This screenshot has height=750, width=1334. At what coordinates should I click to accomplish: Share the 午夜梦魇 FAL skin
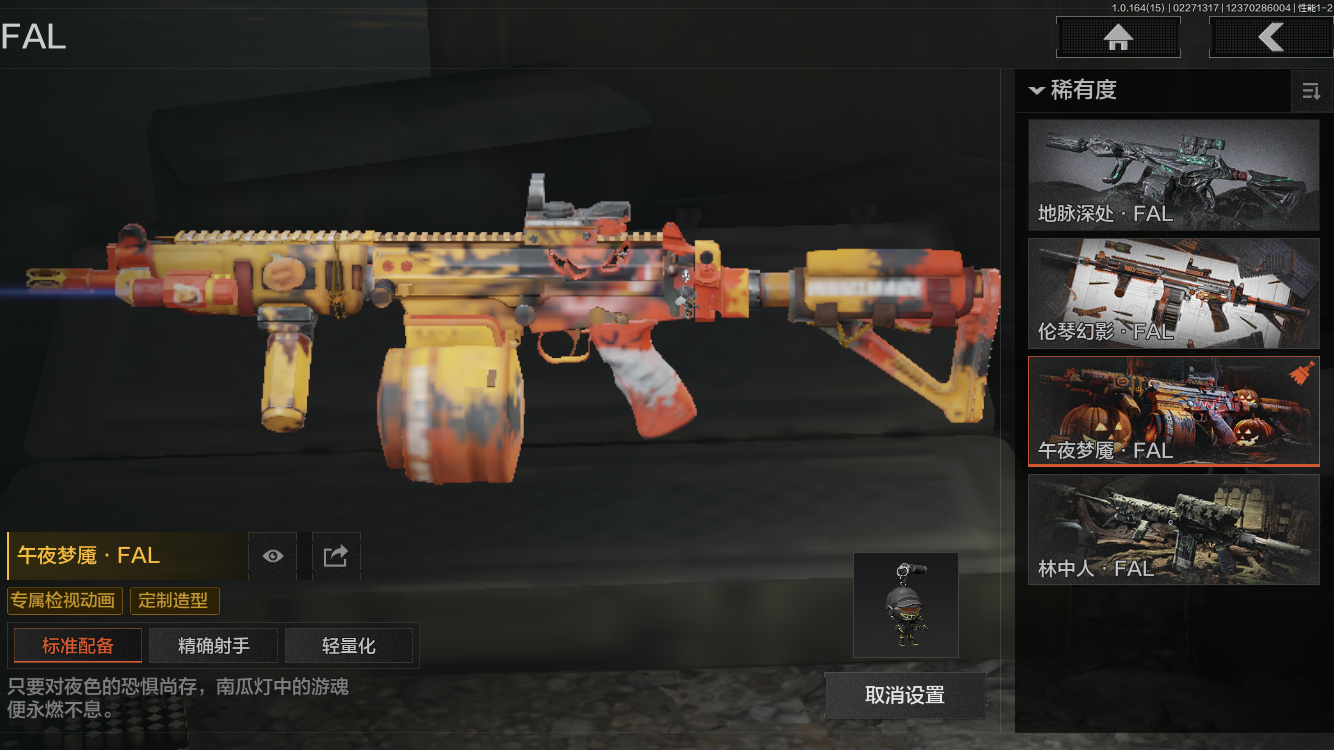[336, 556]
